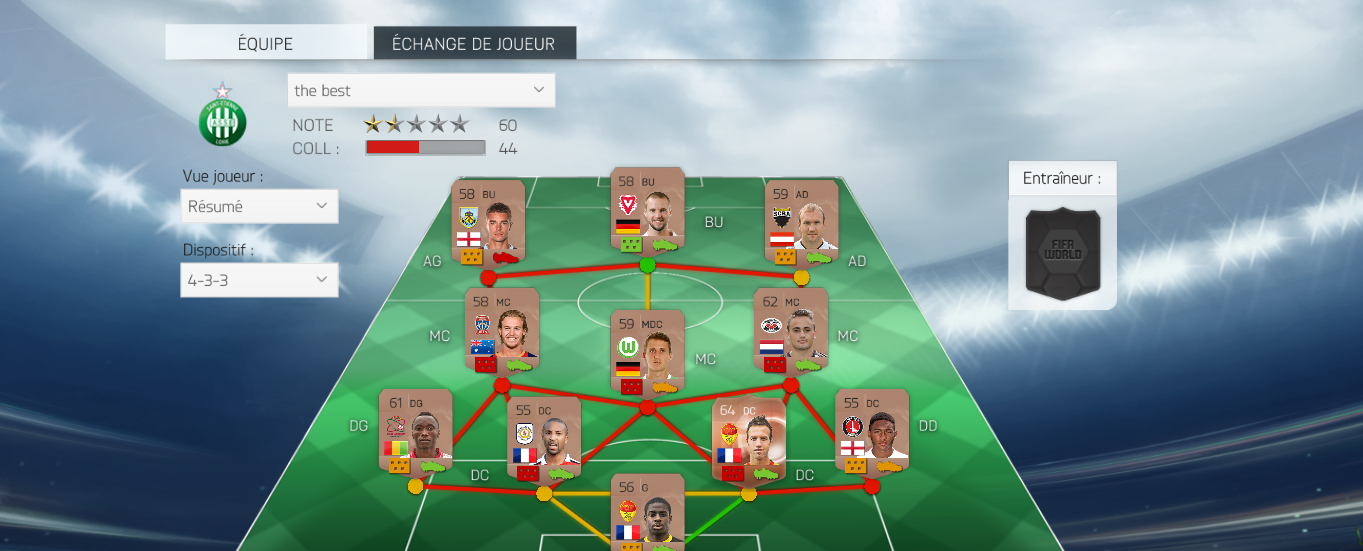Open the Vue joueur Résumé dropdown

pyautogui.click(x=259, y=206)
